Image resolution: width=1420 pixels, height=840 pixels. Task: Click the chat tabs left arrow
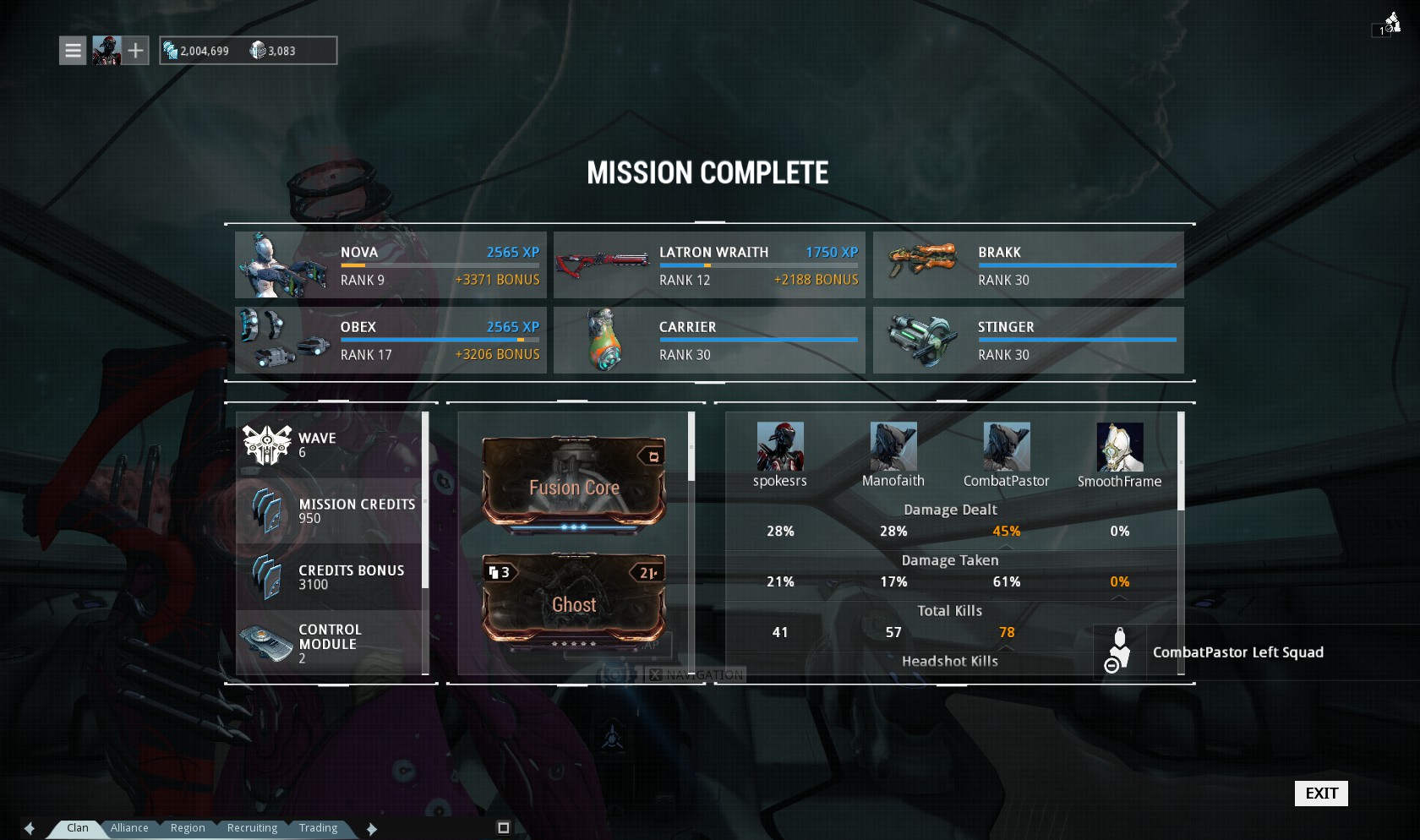(x=30, y=829)
